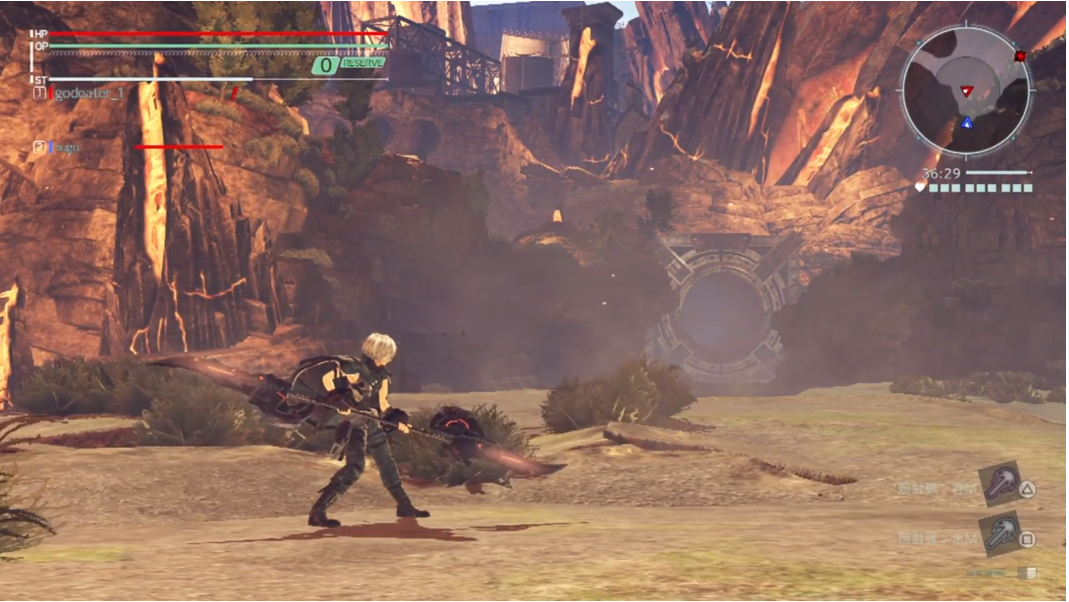Screen dimensions: 1069x602
Task: Click the circular minimap
Action: coord(966,90)
